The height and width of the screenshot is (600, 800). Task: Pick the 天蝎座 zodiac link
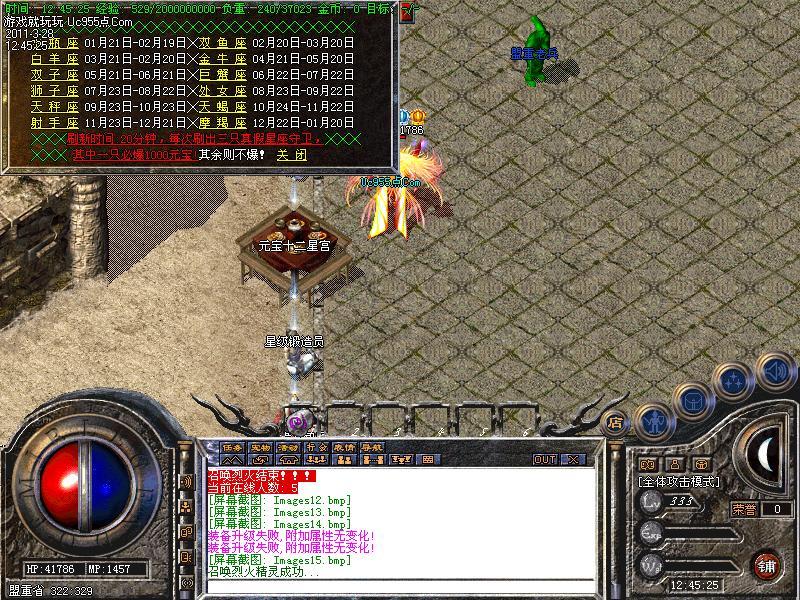pos(219,106)
